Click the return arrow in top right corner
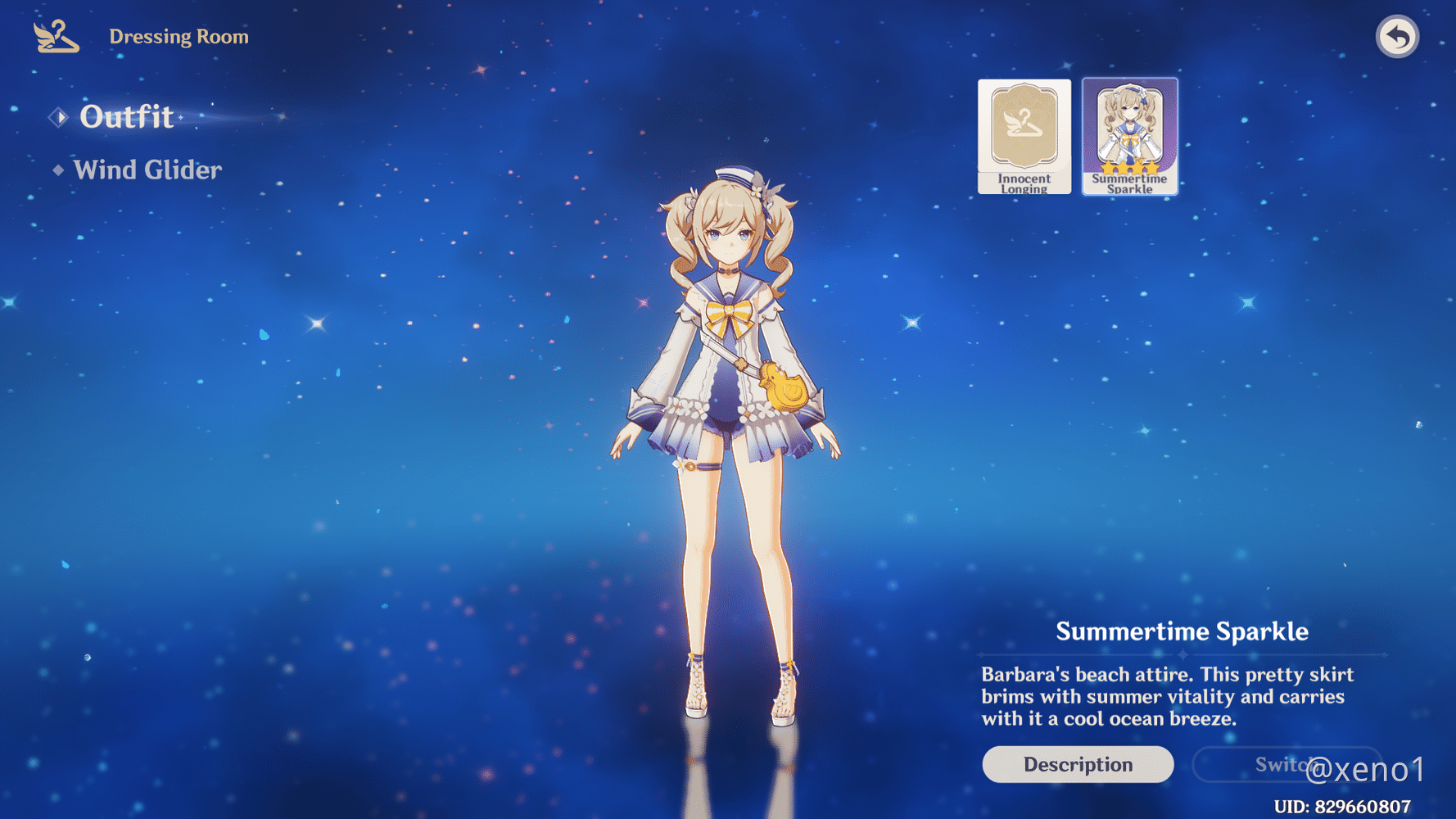 (1396, 35)
